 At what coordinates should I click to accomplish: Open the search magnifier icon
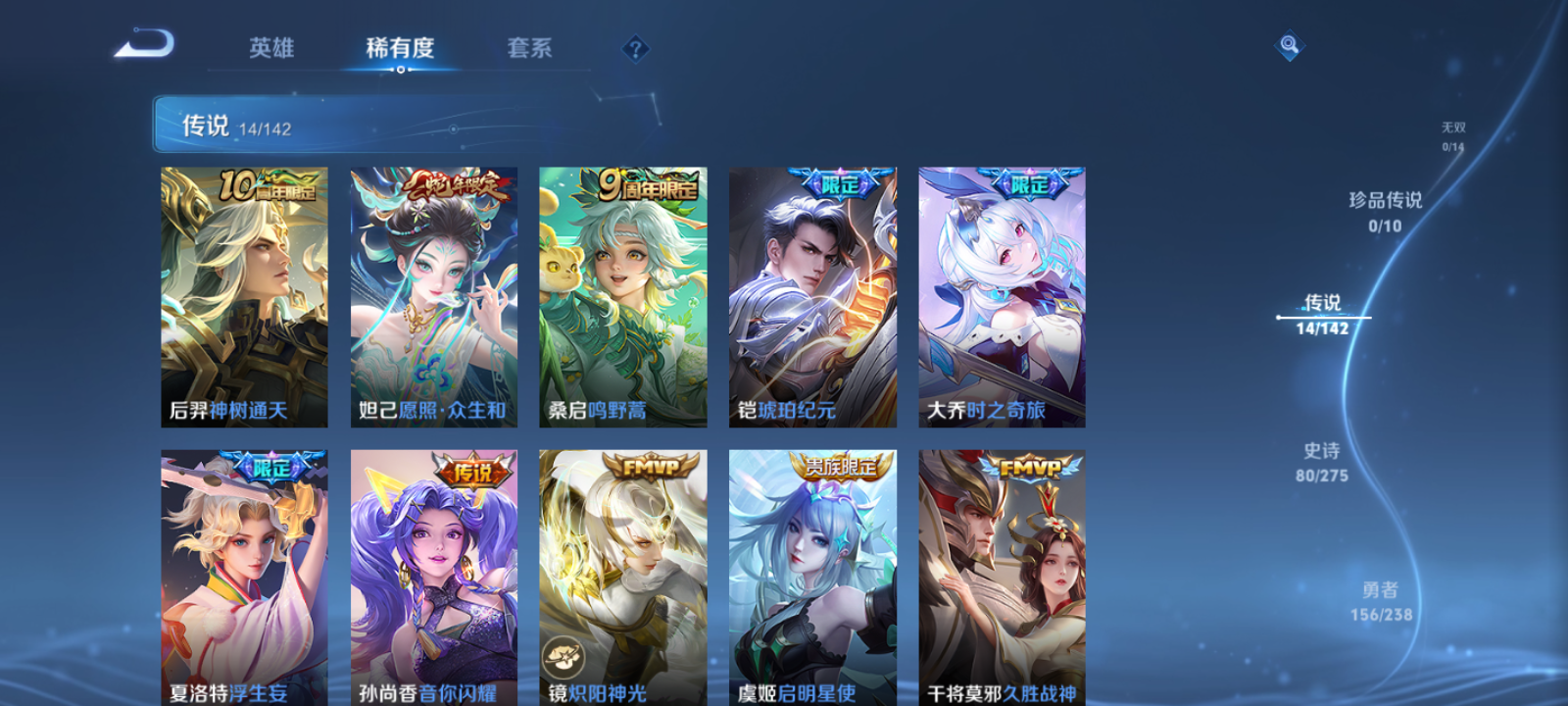click(x=1288, y=43)
